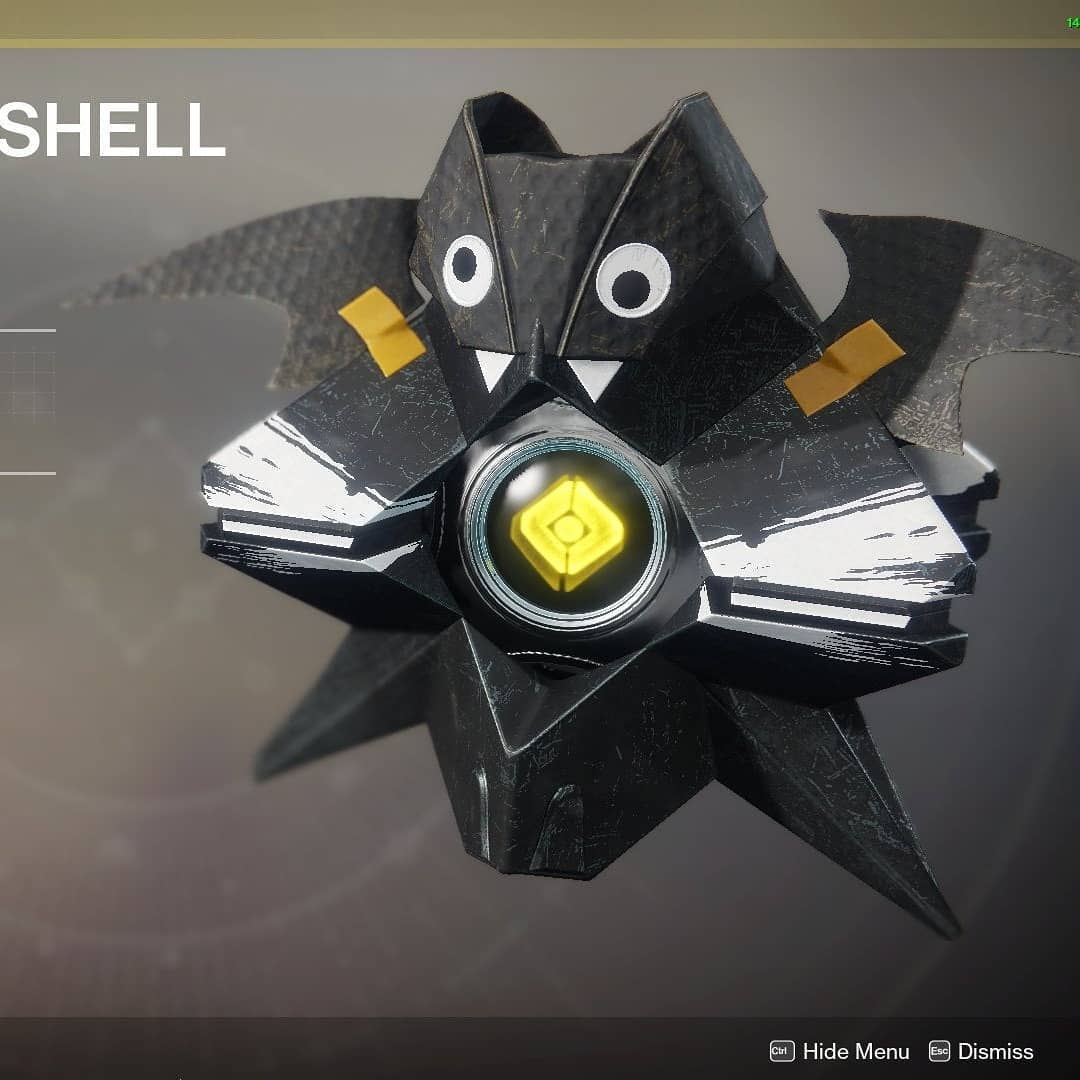Dismiss the ghost shell inspection screen
Viewport: 1080px width, 1080px height.
pos(981,1051)
